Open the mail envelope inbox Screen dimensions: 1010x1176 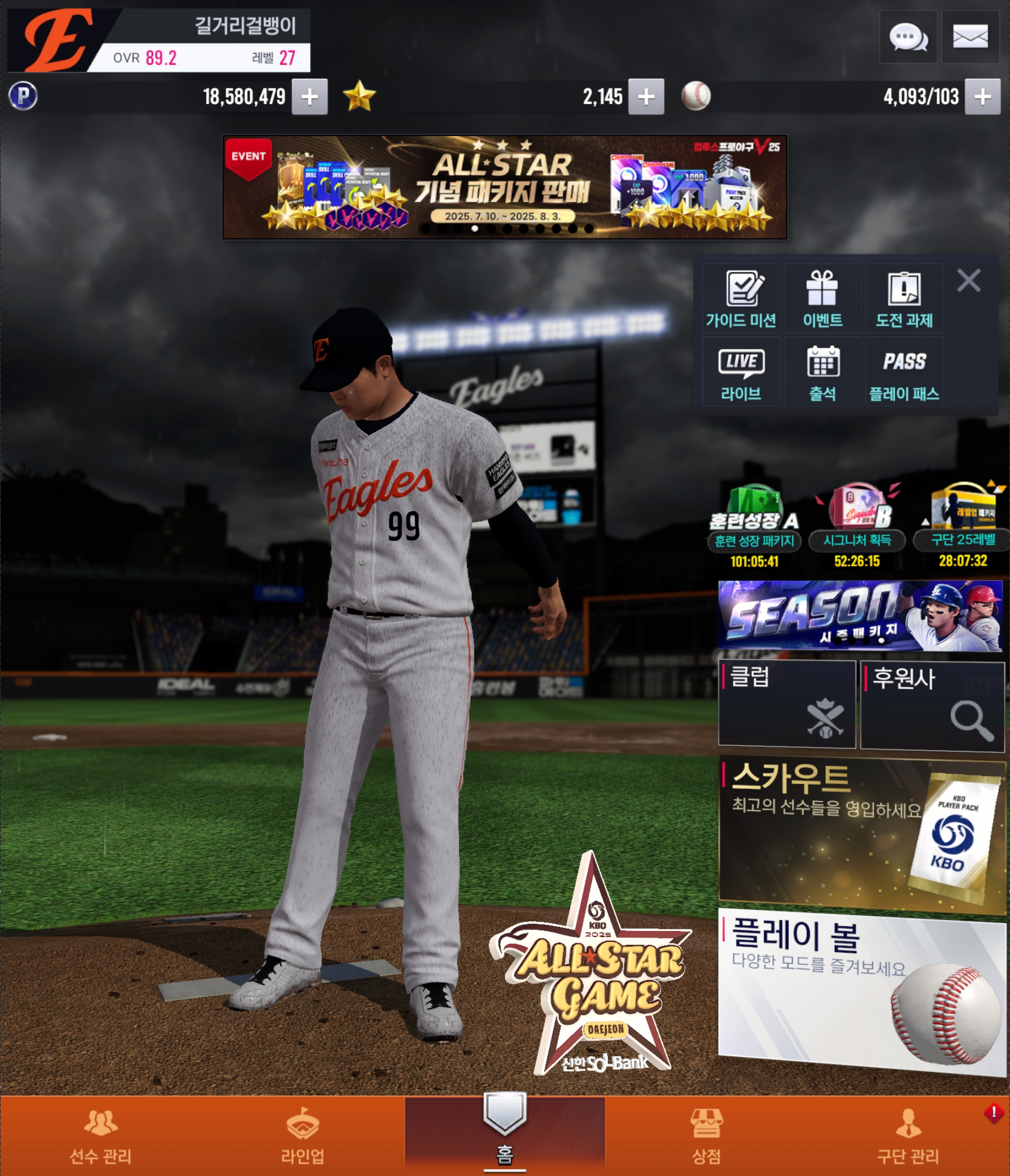(x=970, y=38)
